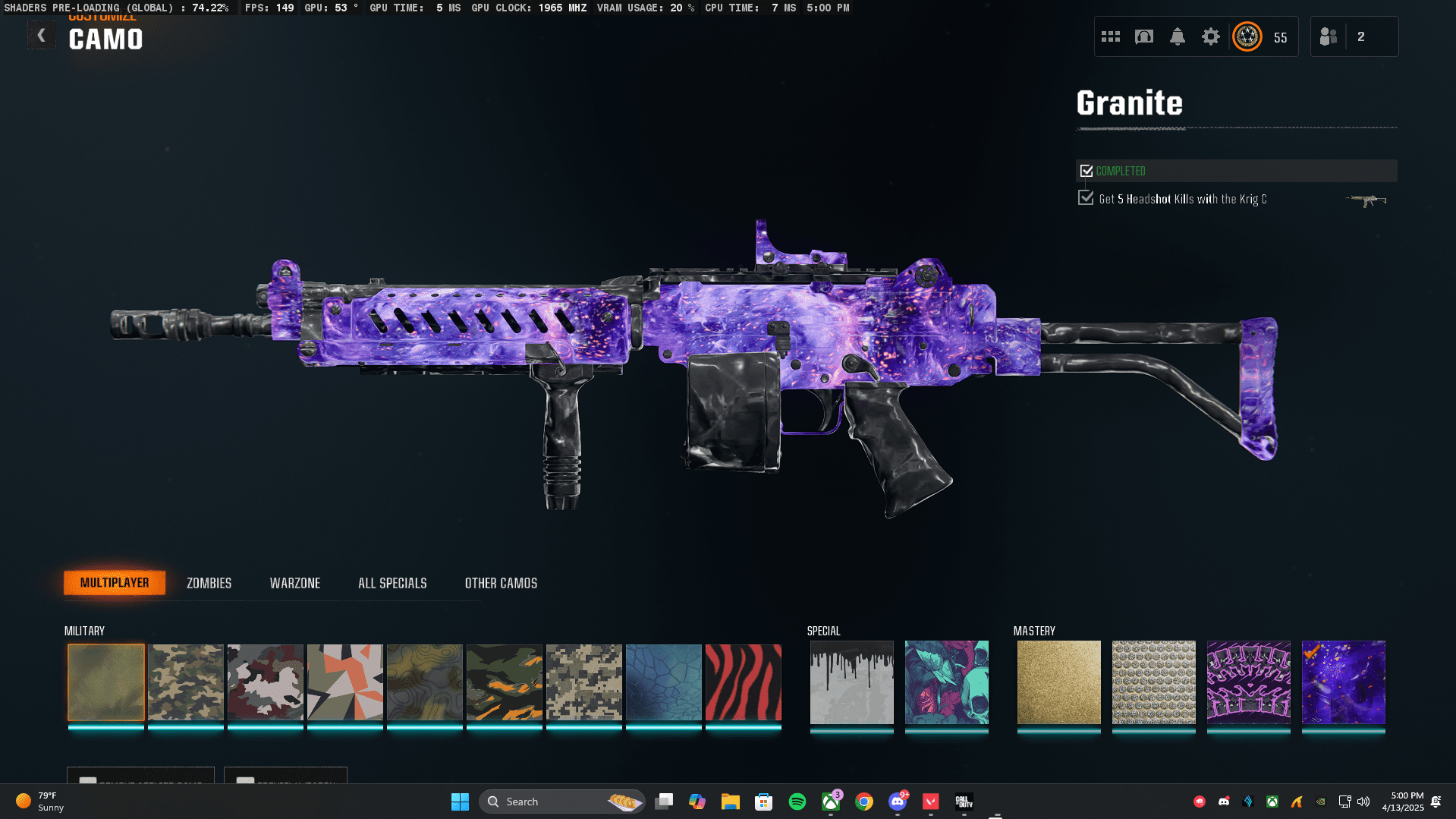This screenshot has width=1456, height=819.
Task: Show the All Specials tab
Action: coord(392,583)
